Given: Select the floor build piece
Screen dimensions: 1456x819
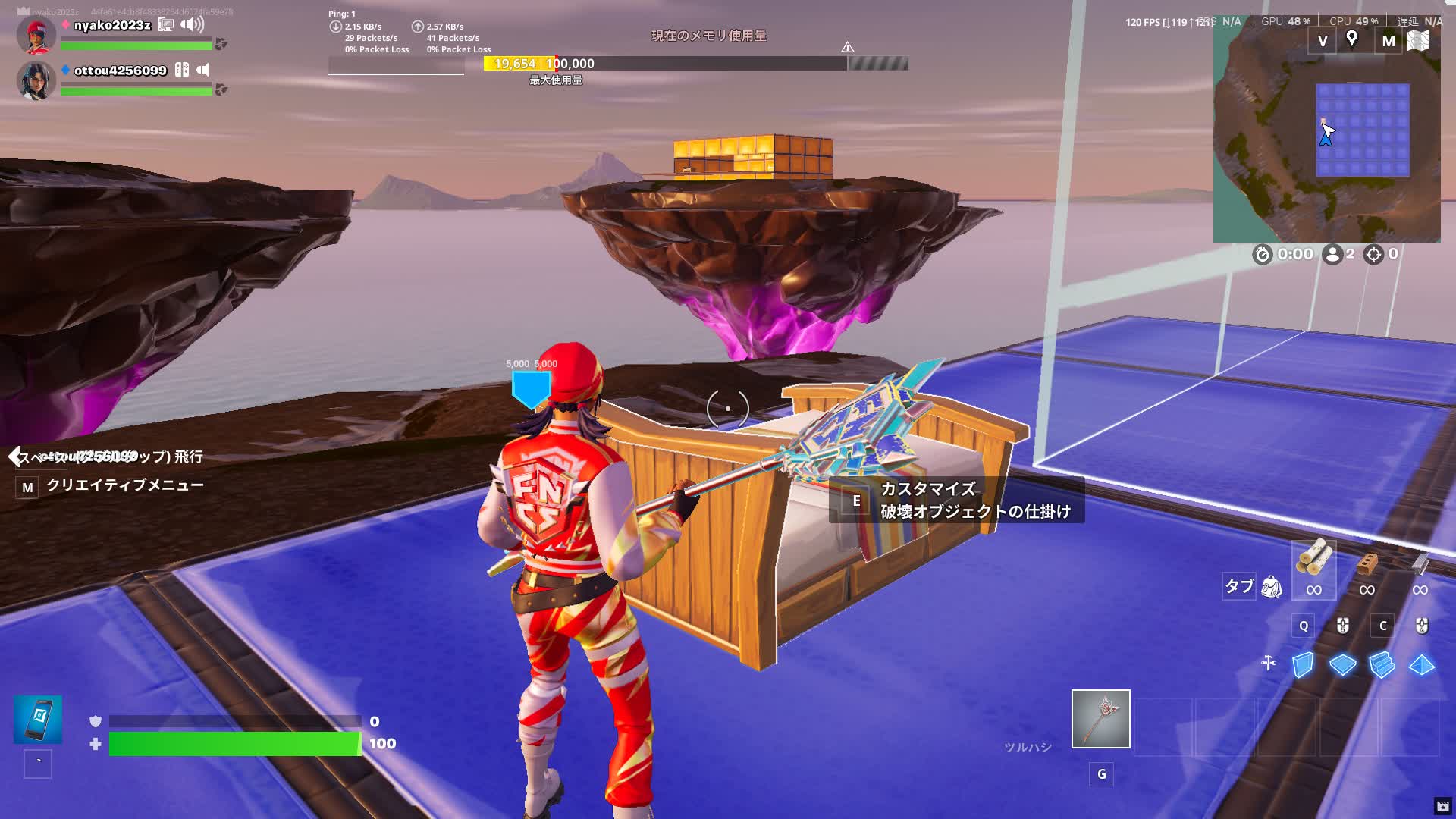Looking at the screenshot, I should point(1342,665).
